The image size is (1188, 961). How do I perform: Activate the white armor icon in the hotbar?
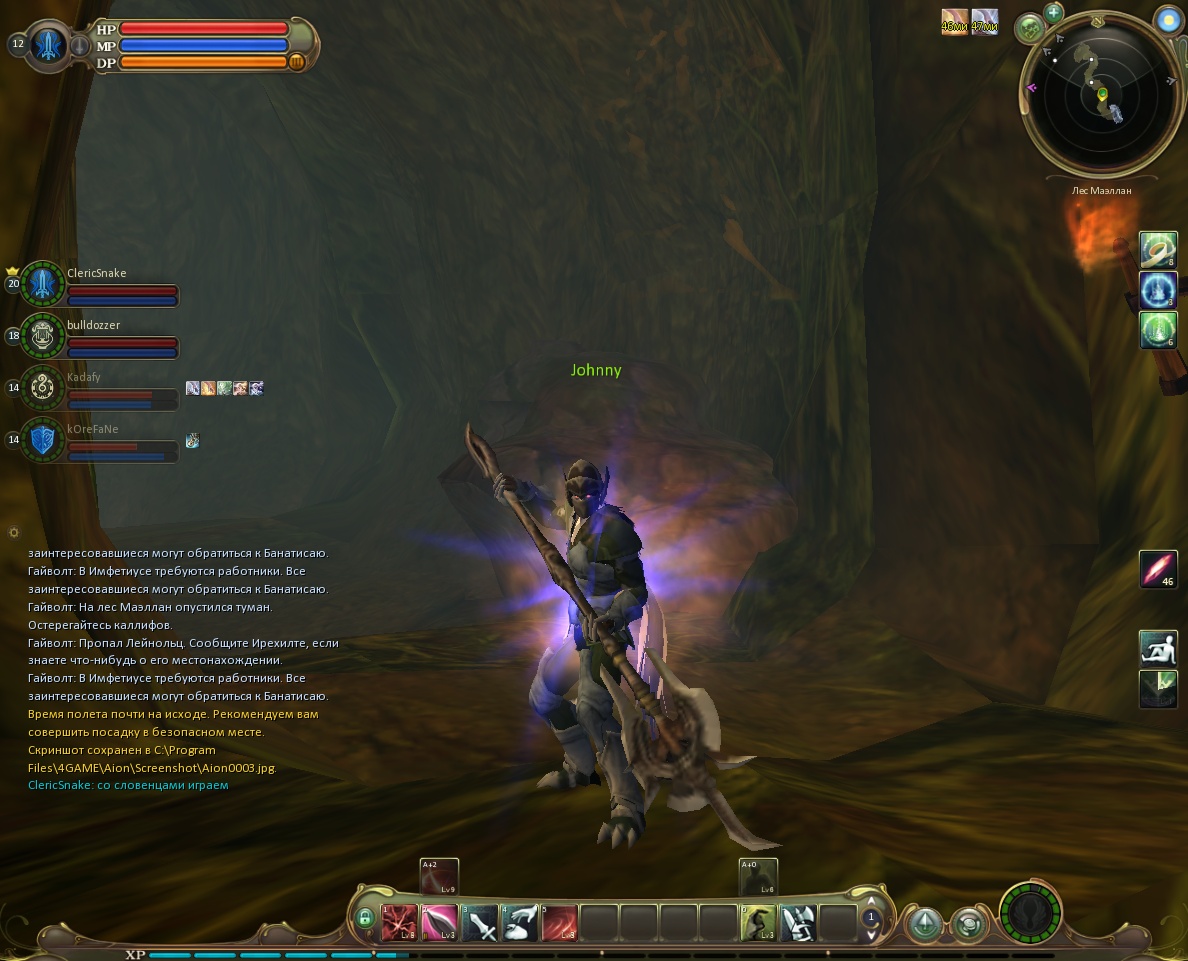pos(798,922)
